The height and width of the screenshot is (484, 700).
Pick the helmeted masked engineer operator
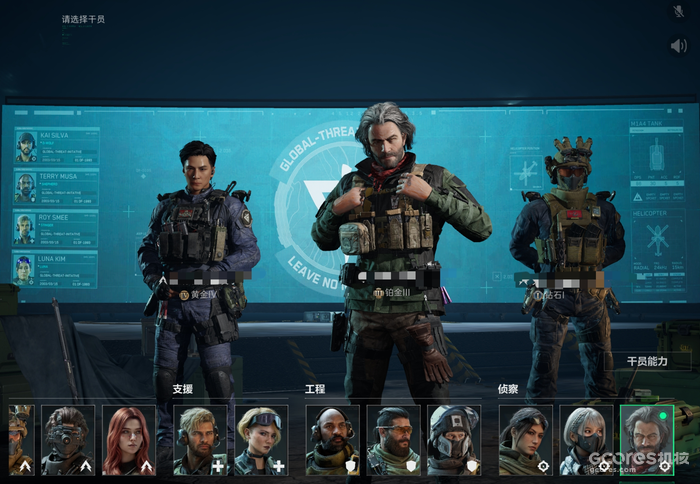coord(454,439)
